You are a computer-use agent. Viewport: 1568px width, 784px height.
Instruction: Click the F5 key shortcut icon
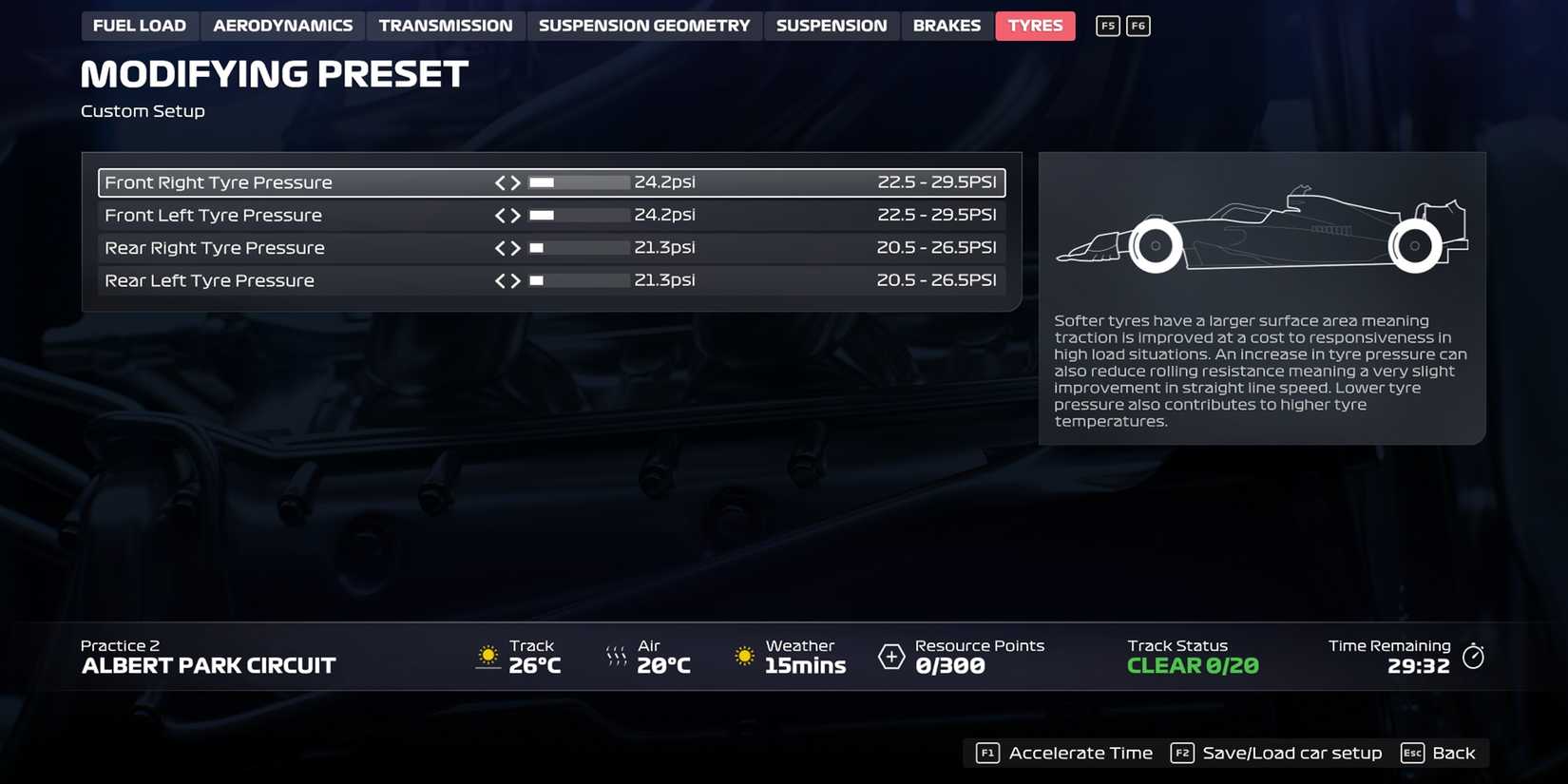[1106, 26]
